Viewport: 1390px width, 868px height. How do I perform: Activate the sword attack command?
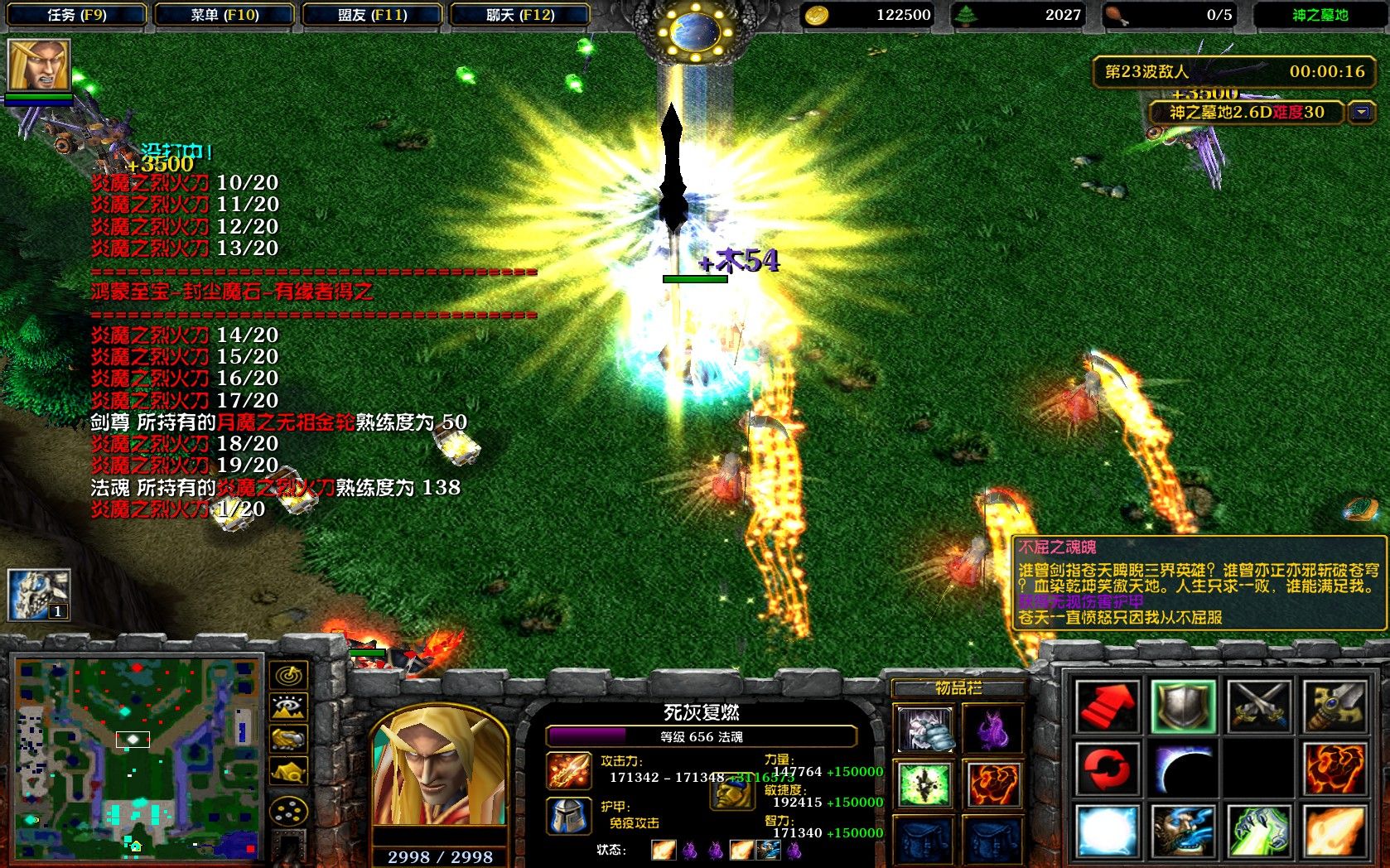click(1334, 706)
